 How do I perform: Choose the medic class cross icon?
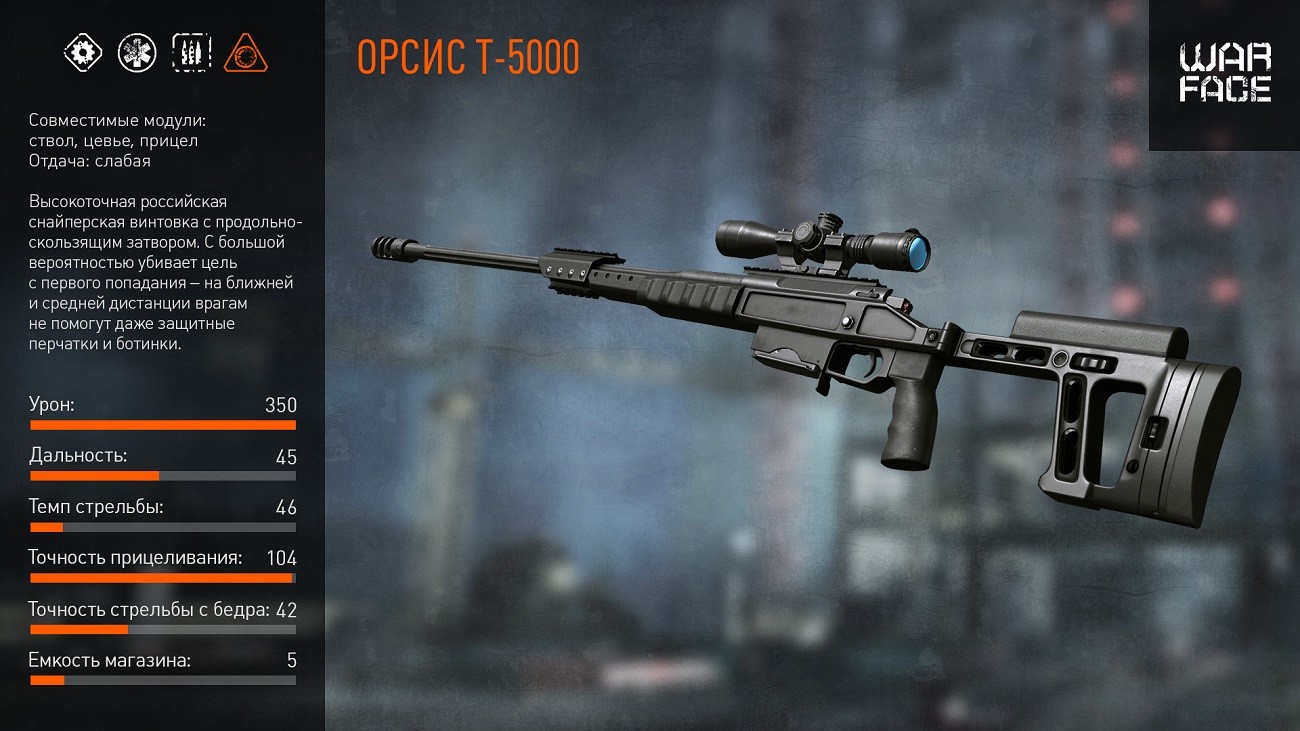pos(137,52)
